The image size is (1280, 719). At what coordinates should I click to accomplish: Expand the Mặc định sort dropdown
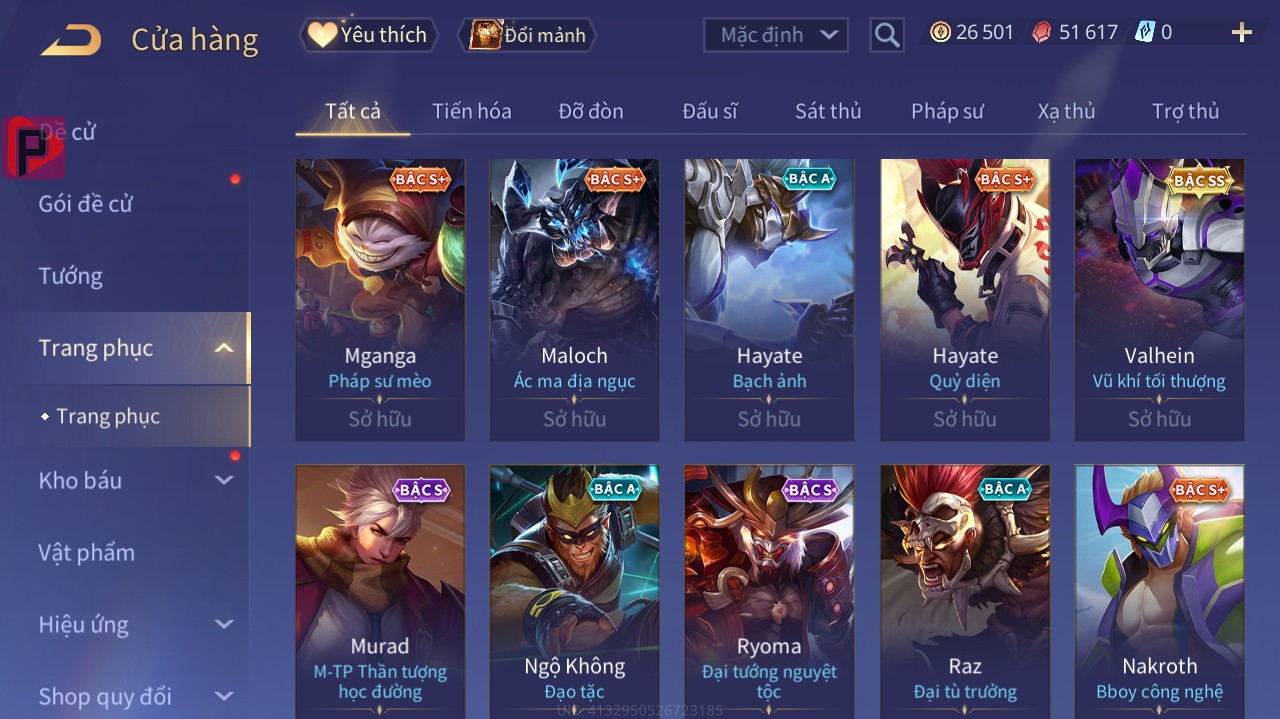pyautogui.click(x=776, y=35)
